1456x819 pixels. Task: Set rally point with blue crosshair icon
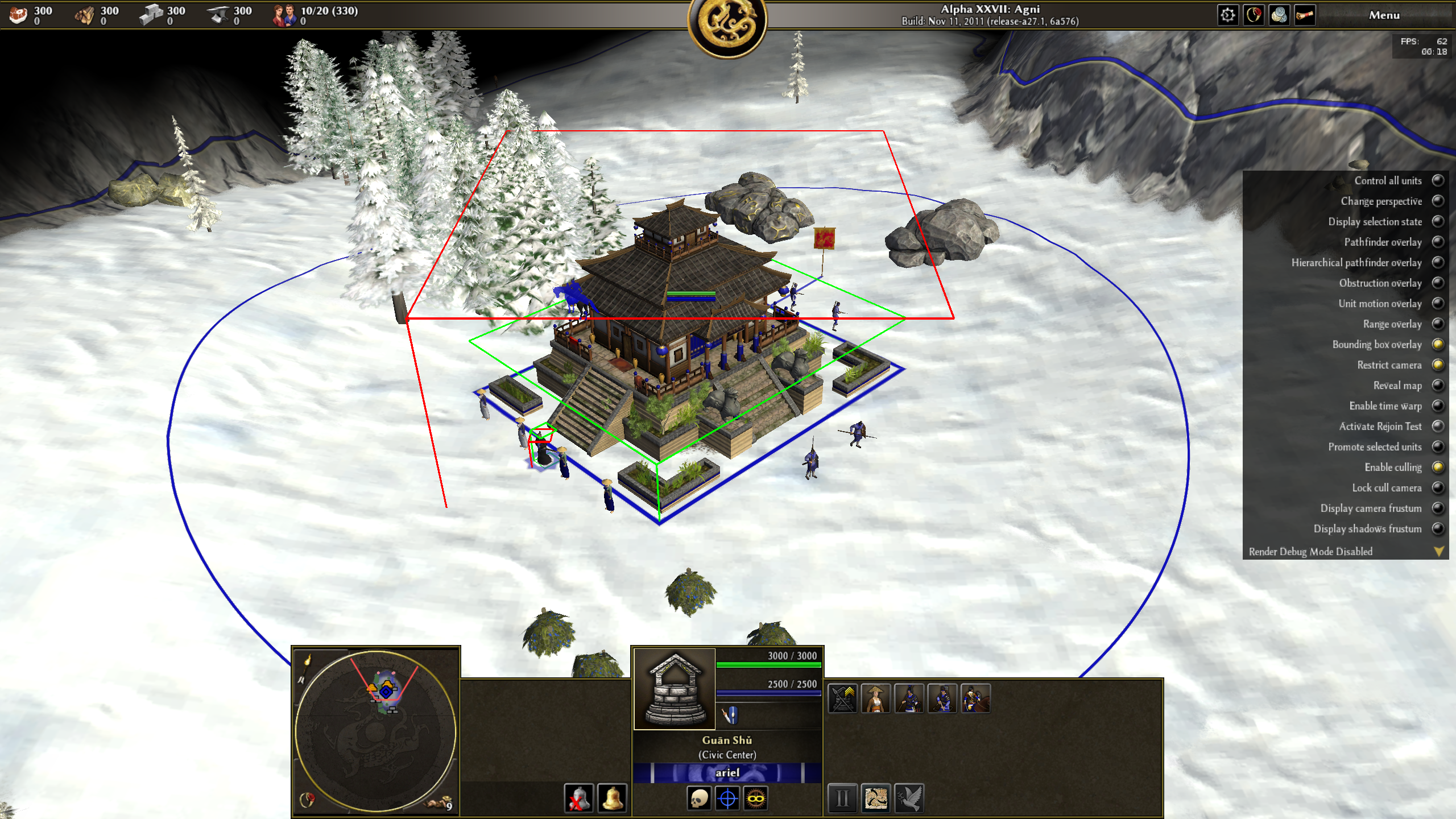727,799
